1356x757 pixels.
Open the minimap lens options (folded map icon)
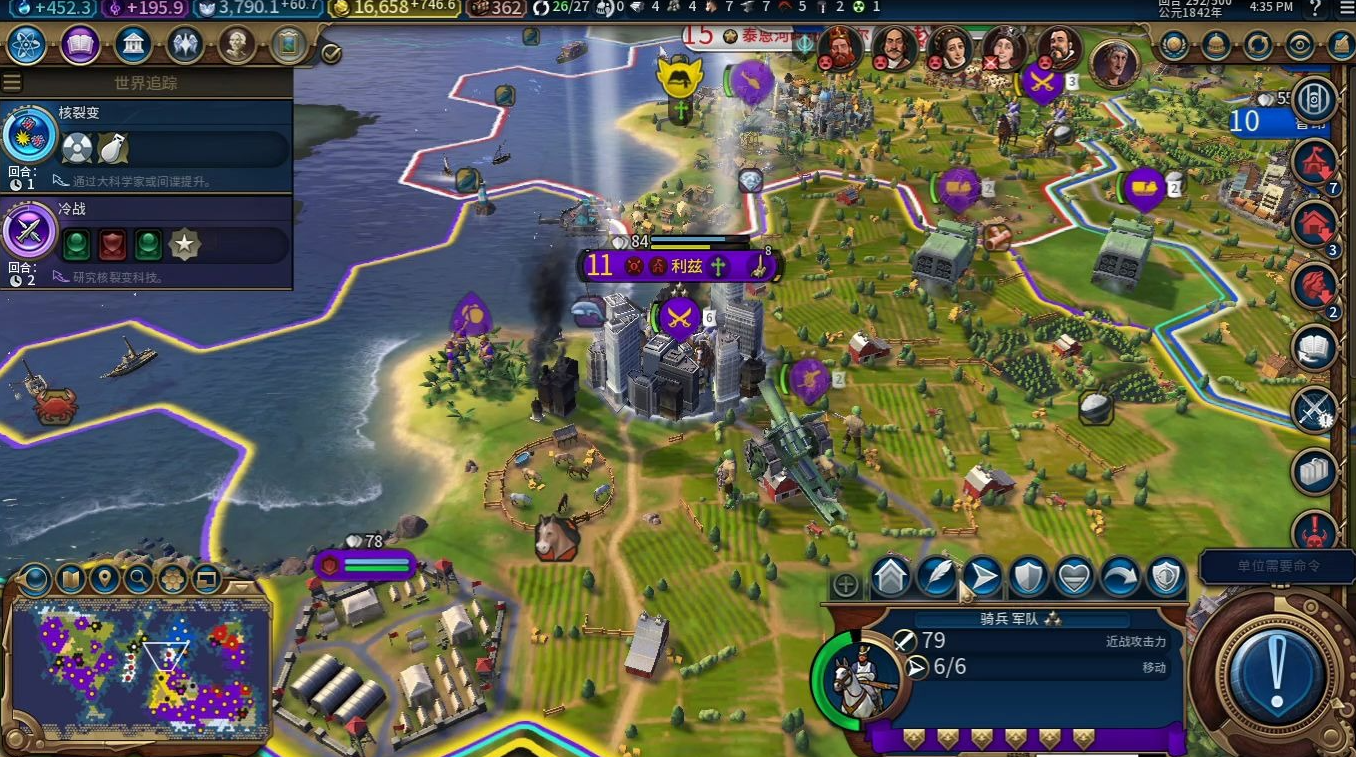[x=70, y=578]
